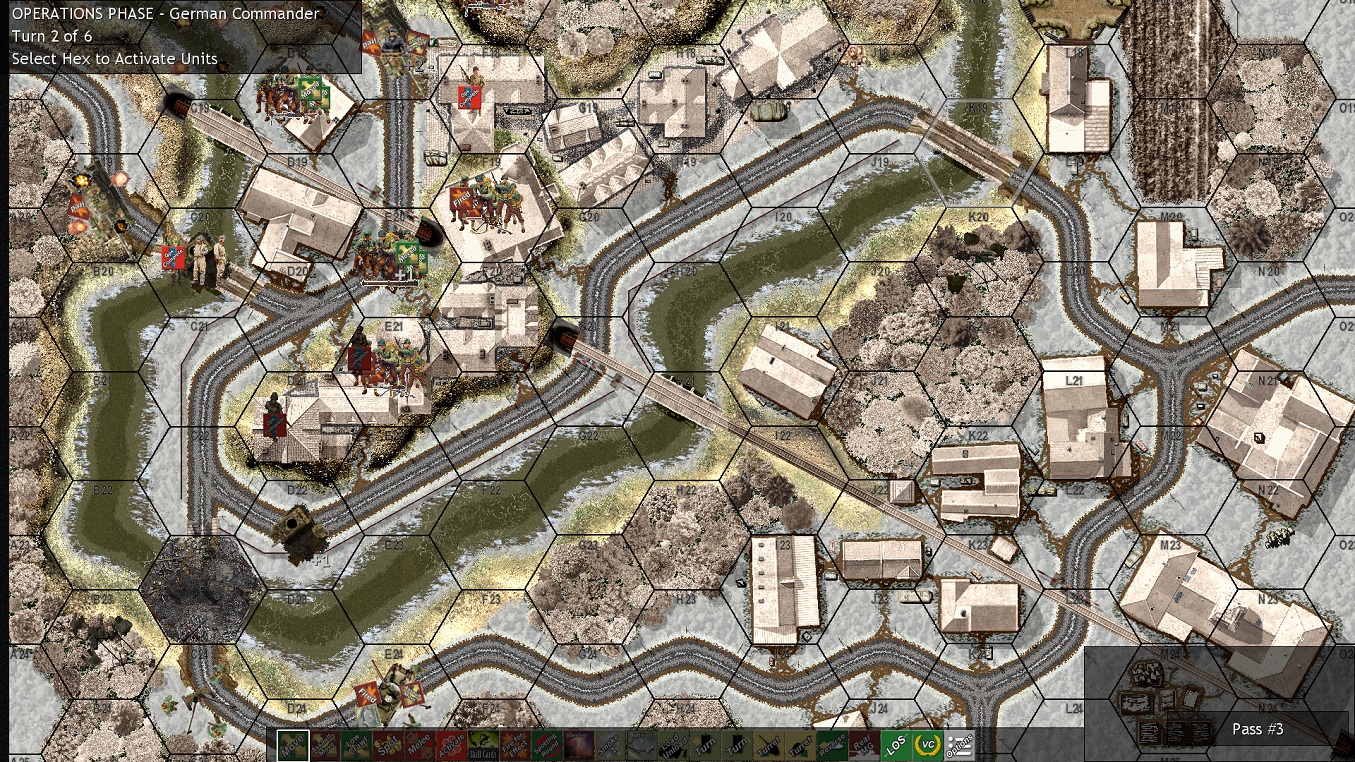Open the Options menu icon

[960, 745]
